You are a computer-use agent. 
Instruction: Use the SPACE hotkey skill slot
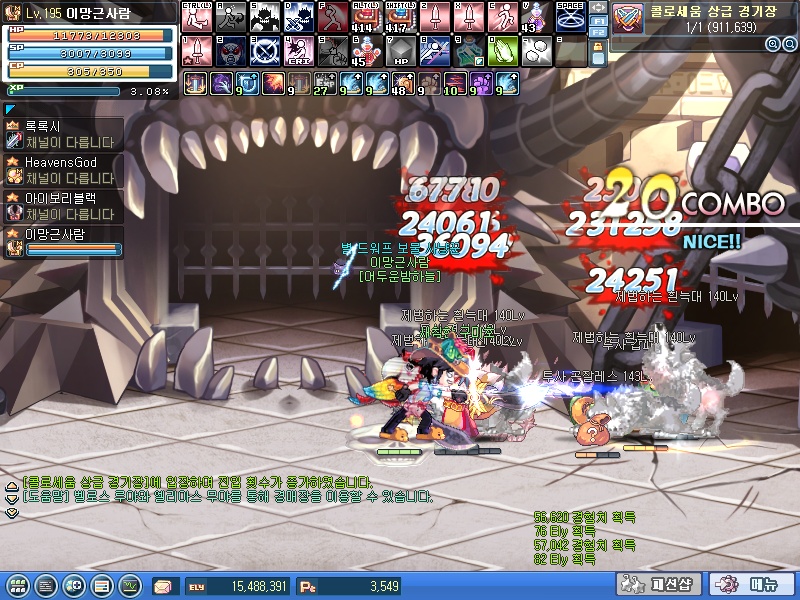pyautogui.click(x=570, y=16)
